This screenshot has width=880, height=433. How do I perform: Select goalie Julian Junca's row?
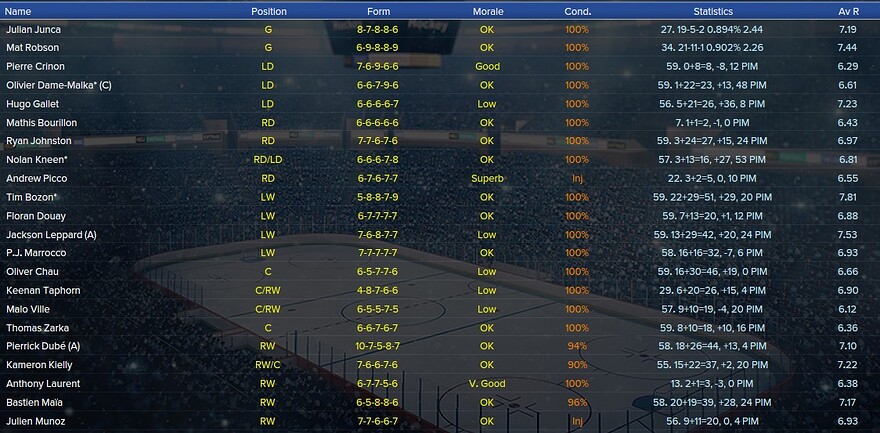click(33, 29)
